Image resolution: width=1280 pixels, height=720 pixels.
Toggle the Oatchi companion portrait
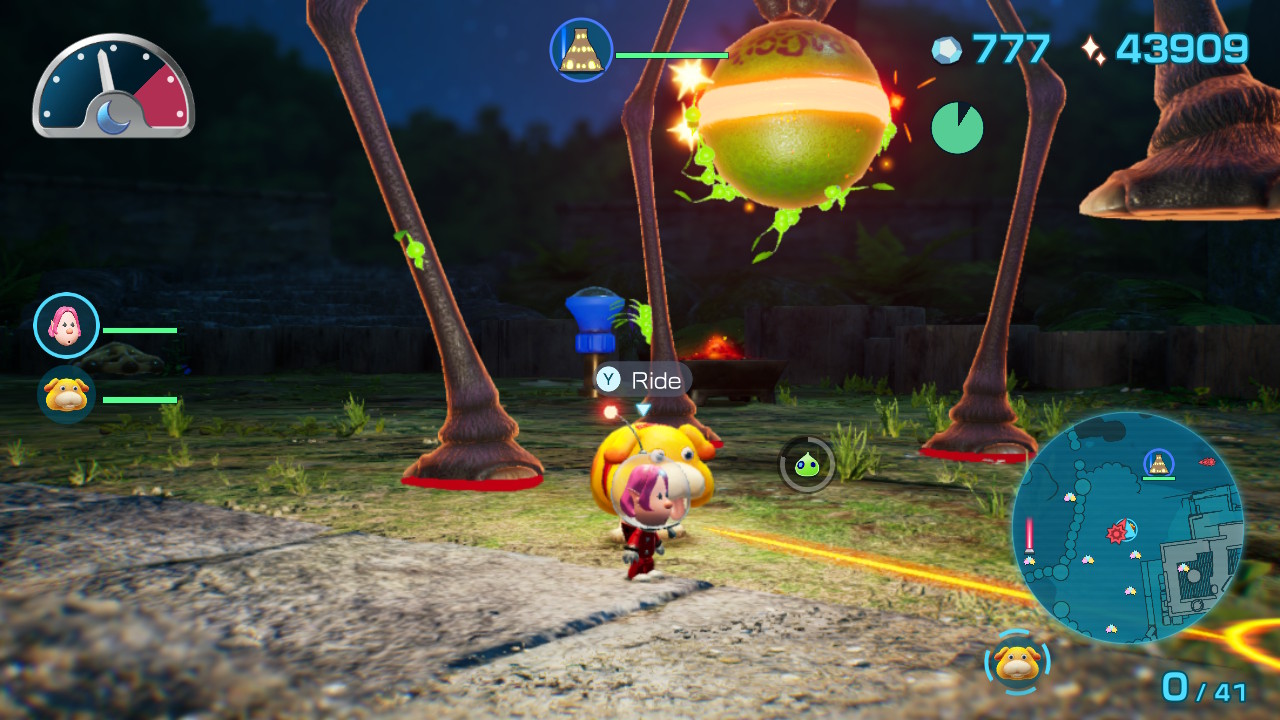point(66,394)
